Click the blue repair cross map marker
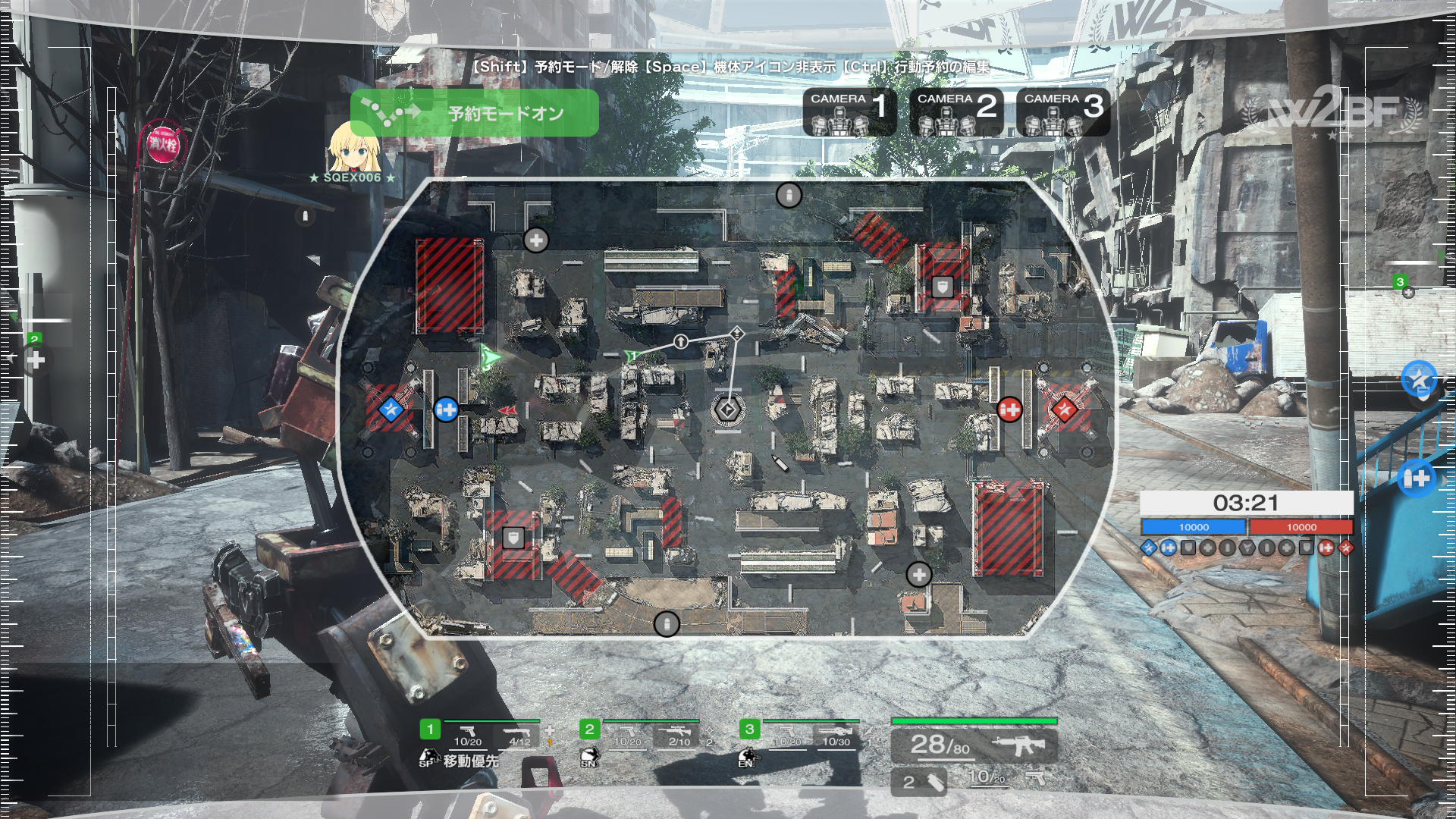1456x819 pixels. coord(446,409)
